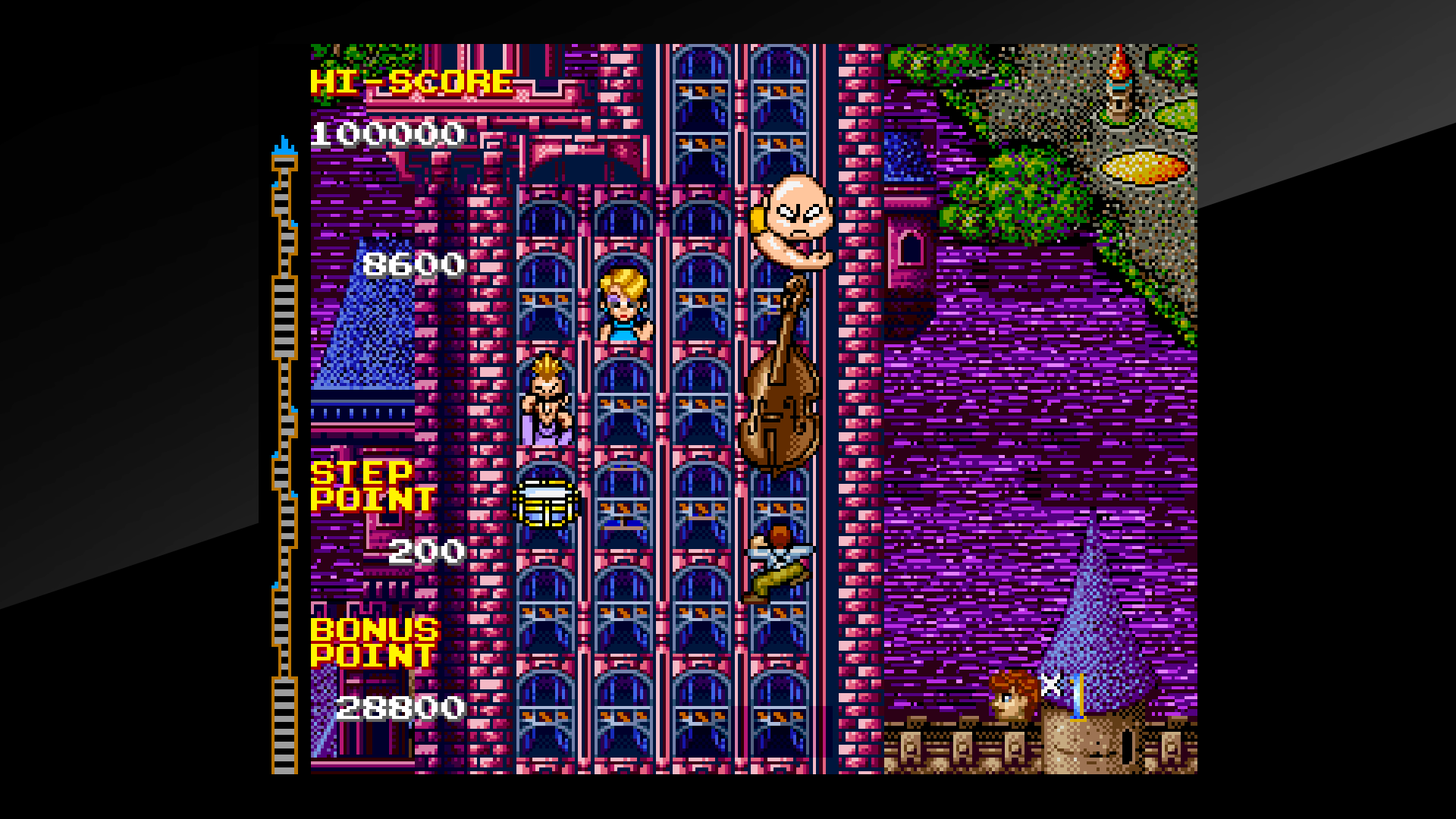Click the current score 8600
Image resolution: width=1456 pixels, height=819 pixels.
tap(413, 263)
